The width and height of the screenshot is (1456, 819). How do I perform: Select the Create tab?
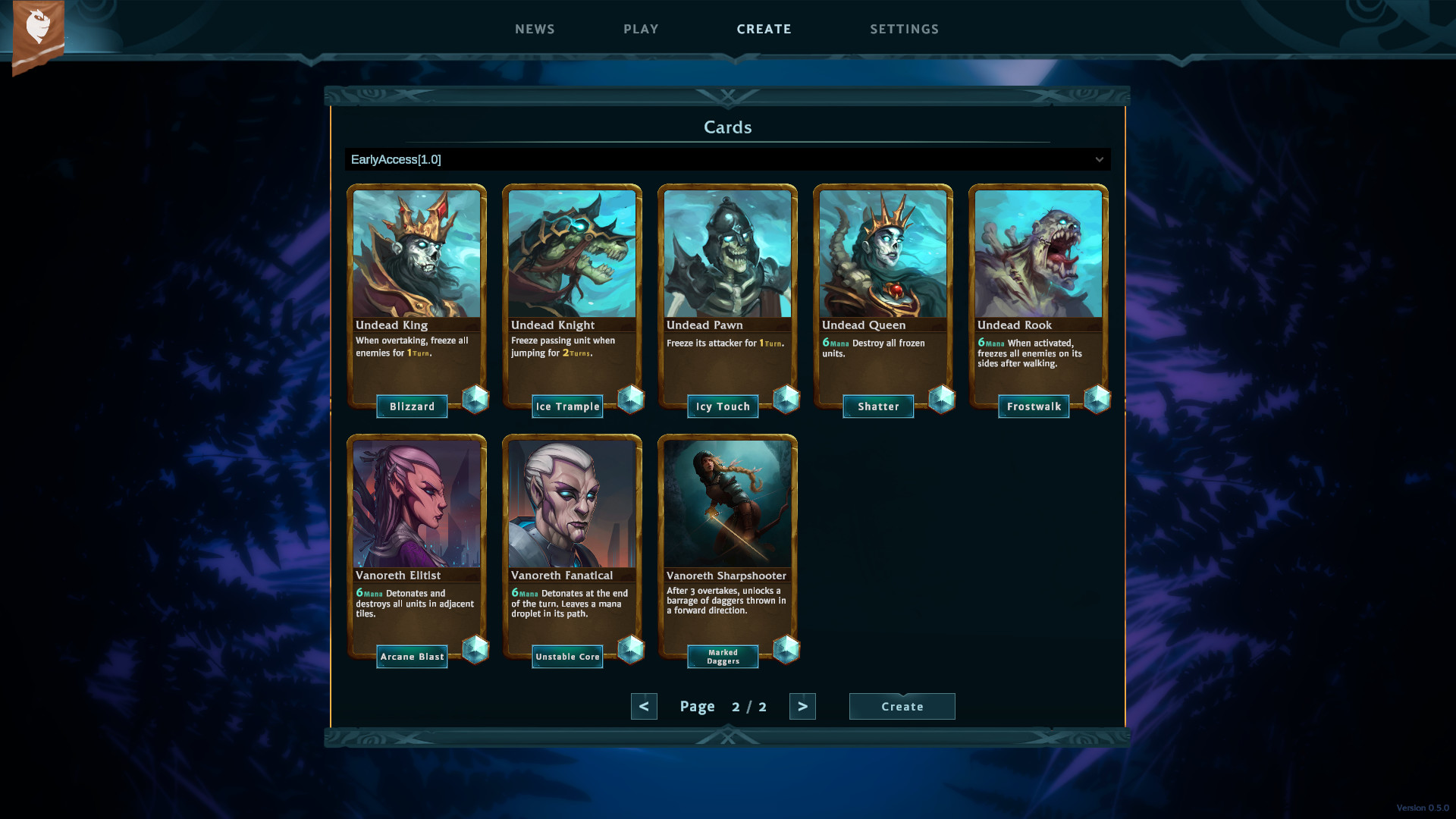click(x=764, y=29)
